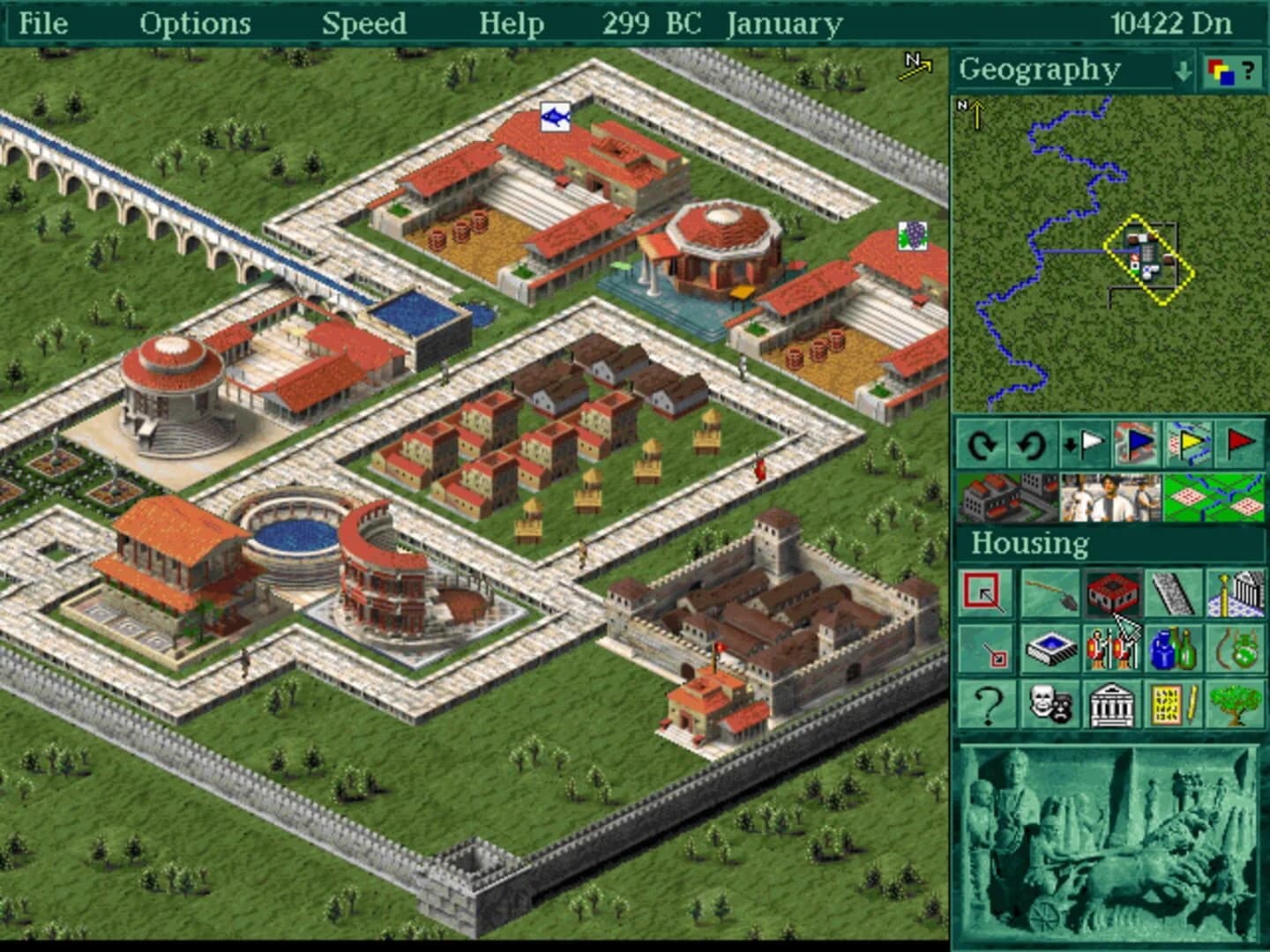Open the Geography overlay dropdown
The height and width of the screenshot is (952, 1270).
[x=1184, y=71]
